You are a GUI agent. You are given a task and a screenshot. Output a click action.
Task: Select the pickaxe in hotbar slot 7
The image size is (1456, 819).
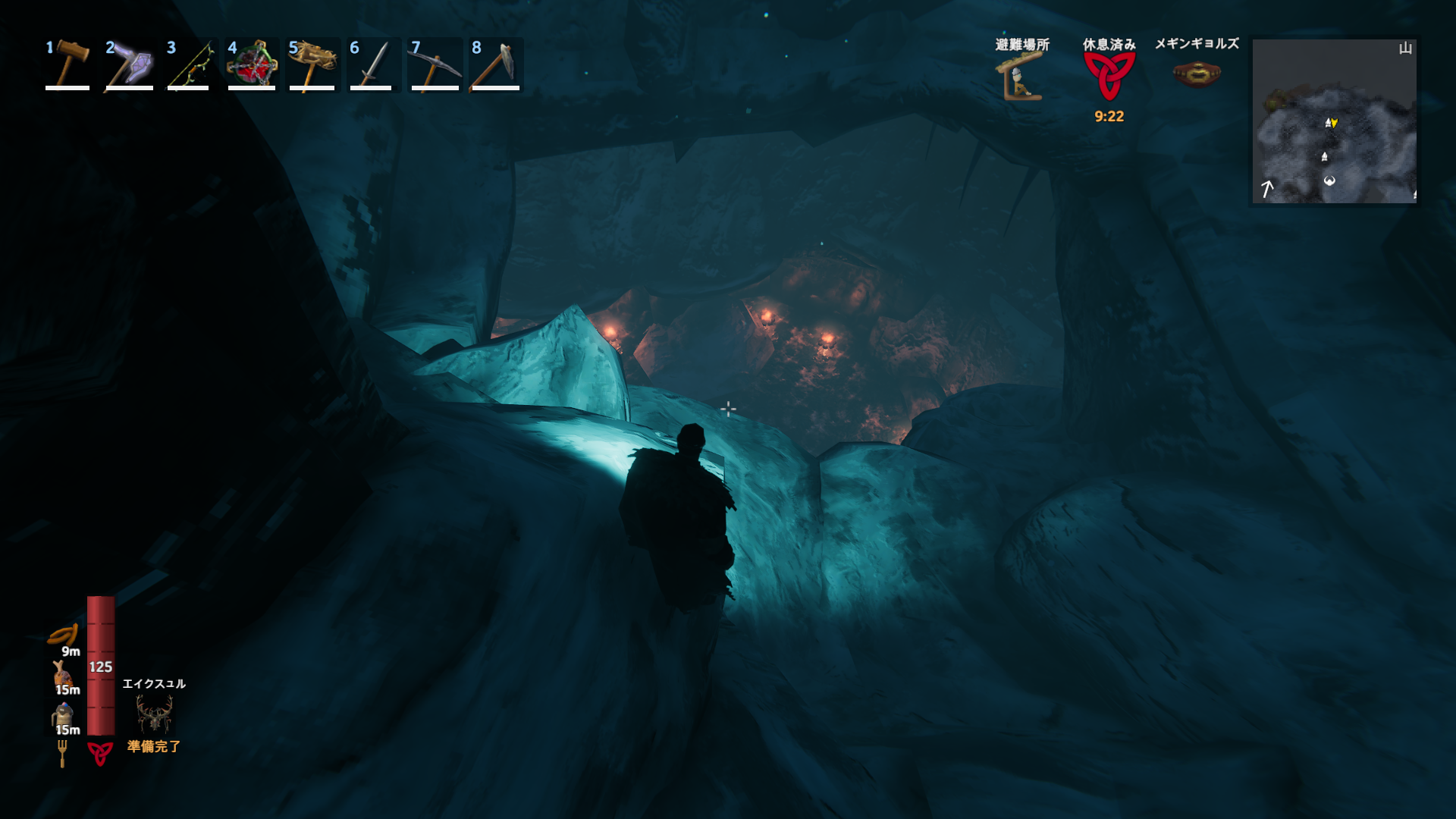(435, 65)
